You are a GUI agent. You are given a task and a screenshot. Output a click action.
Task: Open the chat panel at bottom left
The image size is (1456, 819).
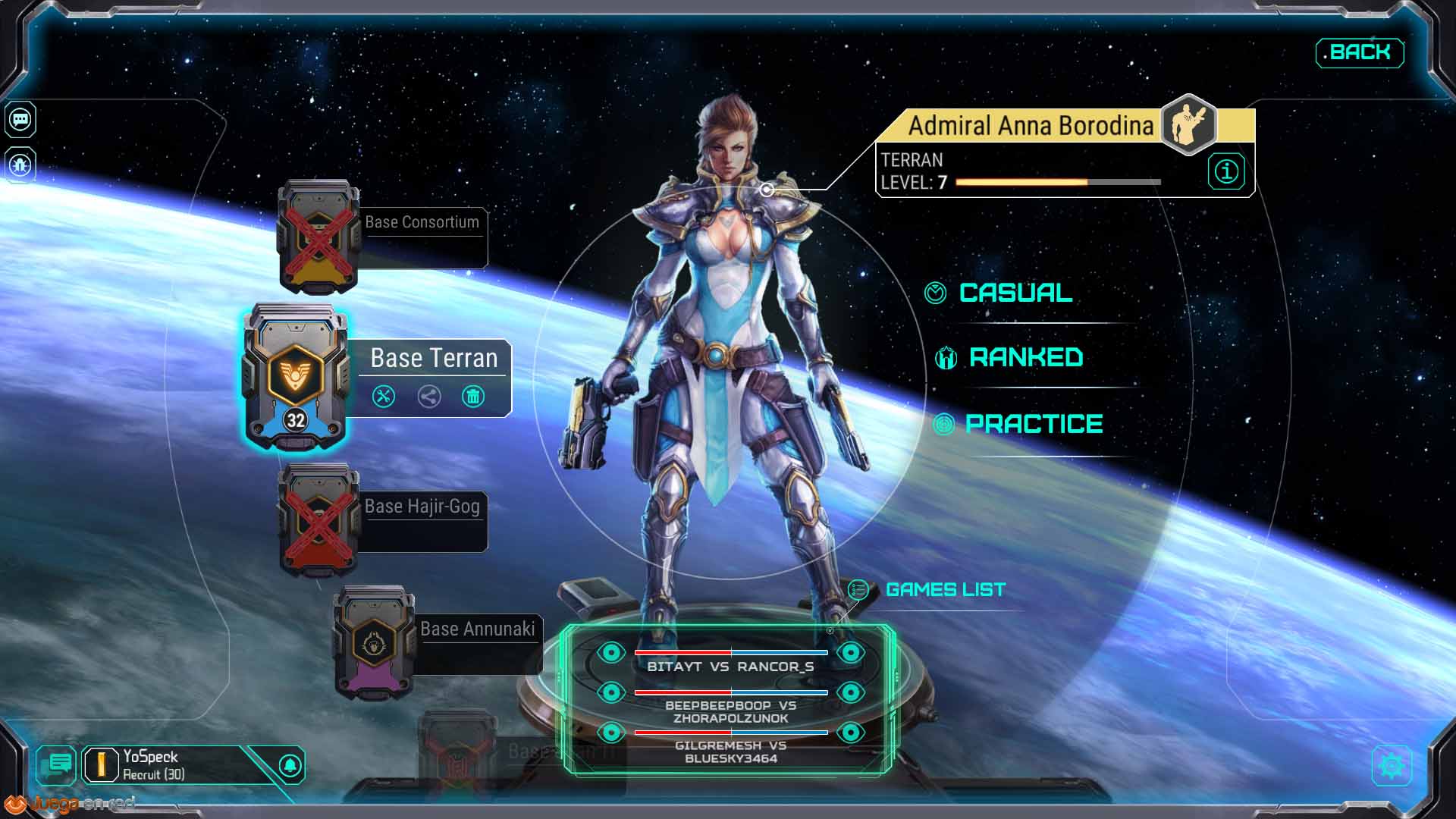(58, 765)
